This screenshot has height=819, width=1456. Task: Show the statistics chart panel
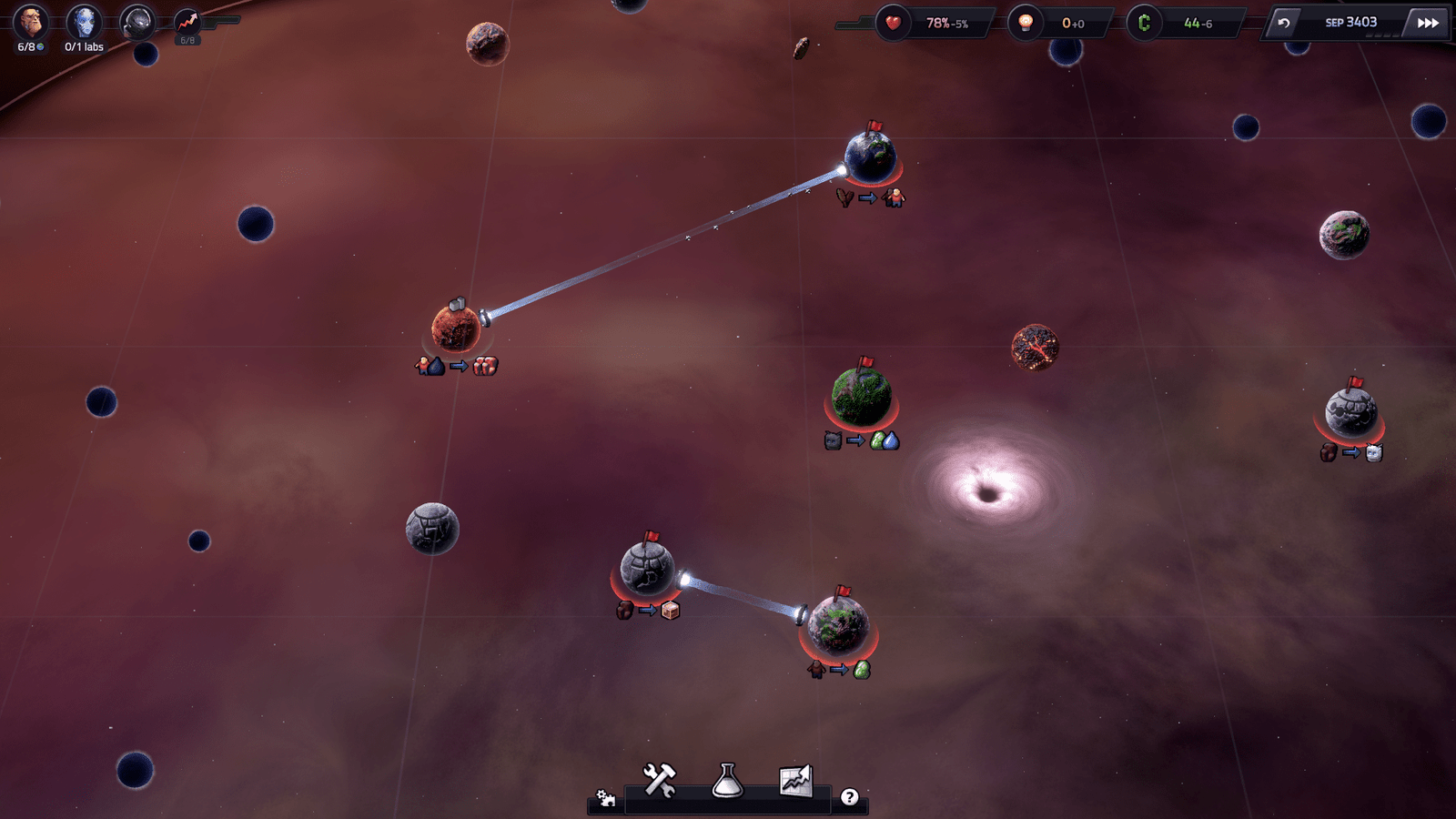tap(795, 780)
